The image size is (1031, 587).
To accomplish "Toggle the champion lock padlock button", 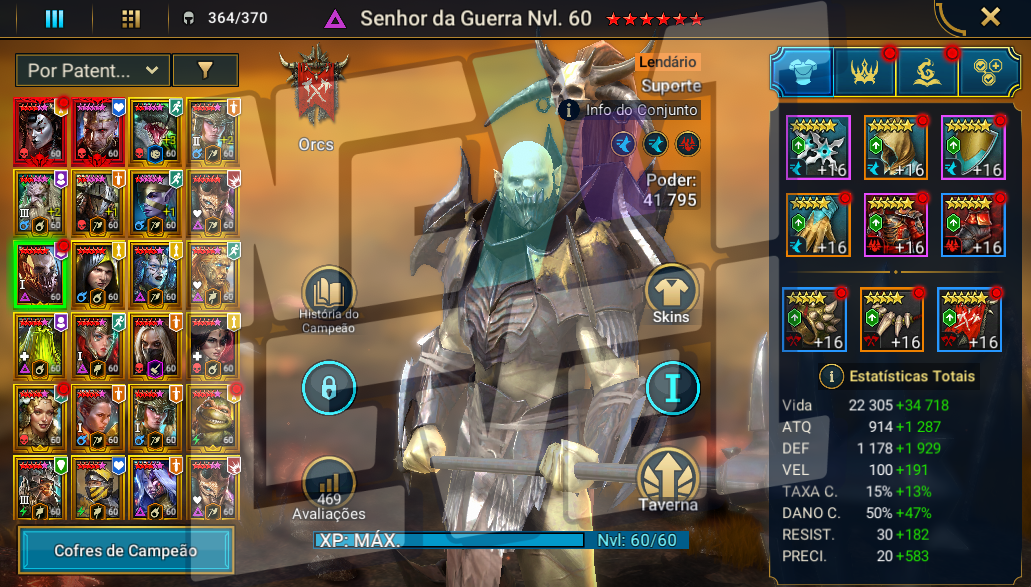I will click(329, 387).
